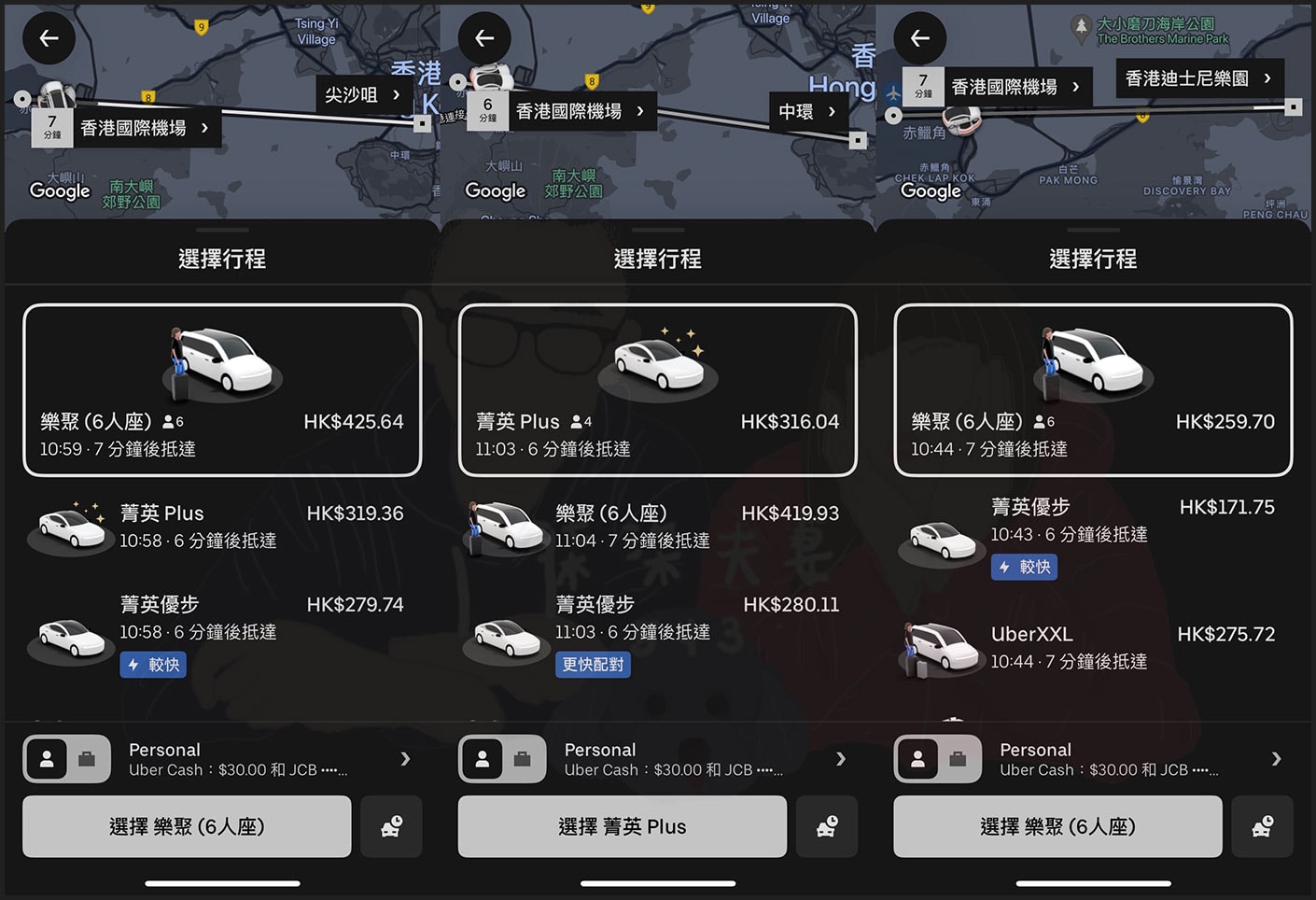Tap the luggage van icon next to 樂聚 (6人座)
This screenshot has width=1316, height=900.
tap(505, 527)
